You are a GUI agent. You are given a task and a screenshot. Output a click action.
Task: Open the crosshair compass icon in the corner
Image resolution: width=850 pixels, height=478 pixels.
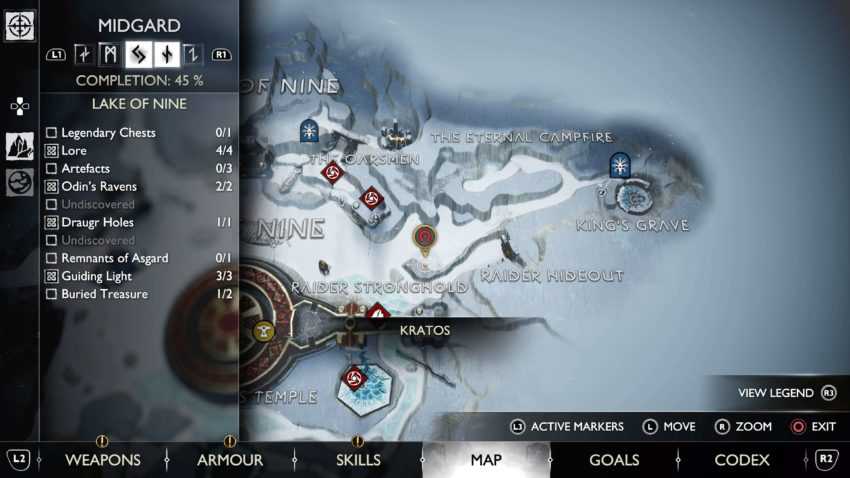(19, 25)
